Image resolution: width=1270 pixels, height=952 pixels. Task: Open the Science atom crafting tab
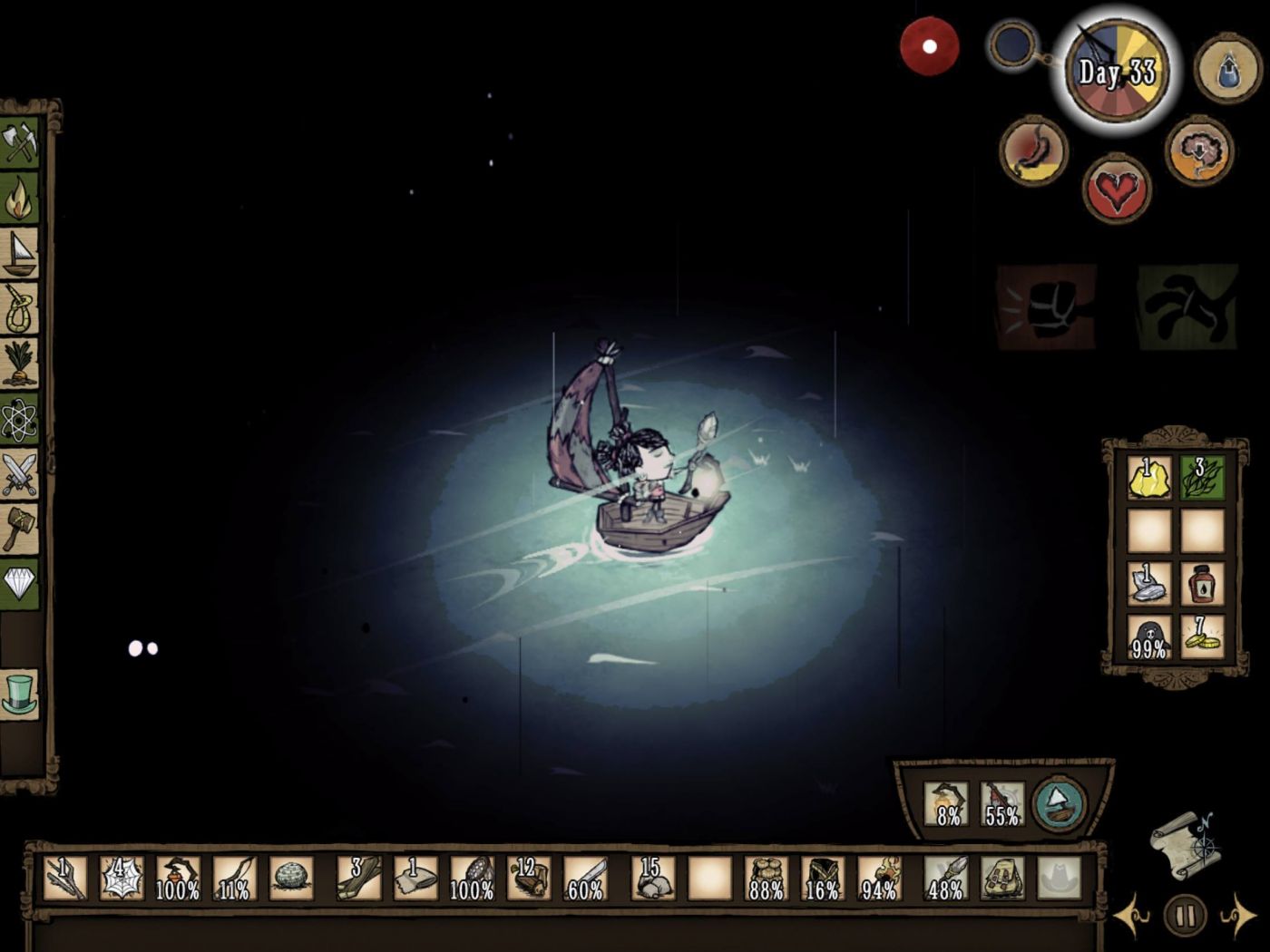coord(19,418)
